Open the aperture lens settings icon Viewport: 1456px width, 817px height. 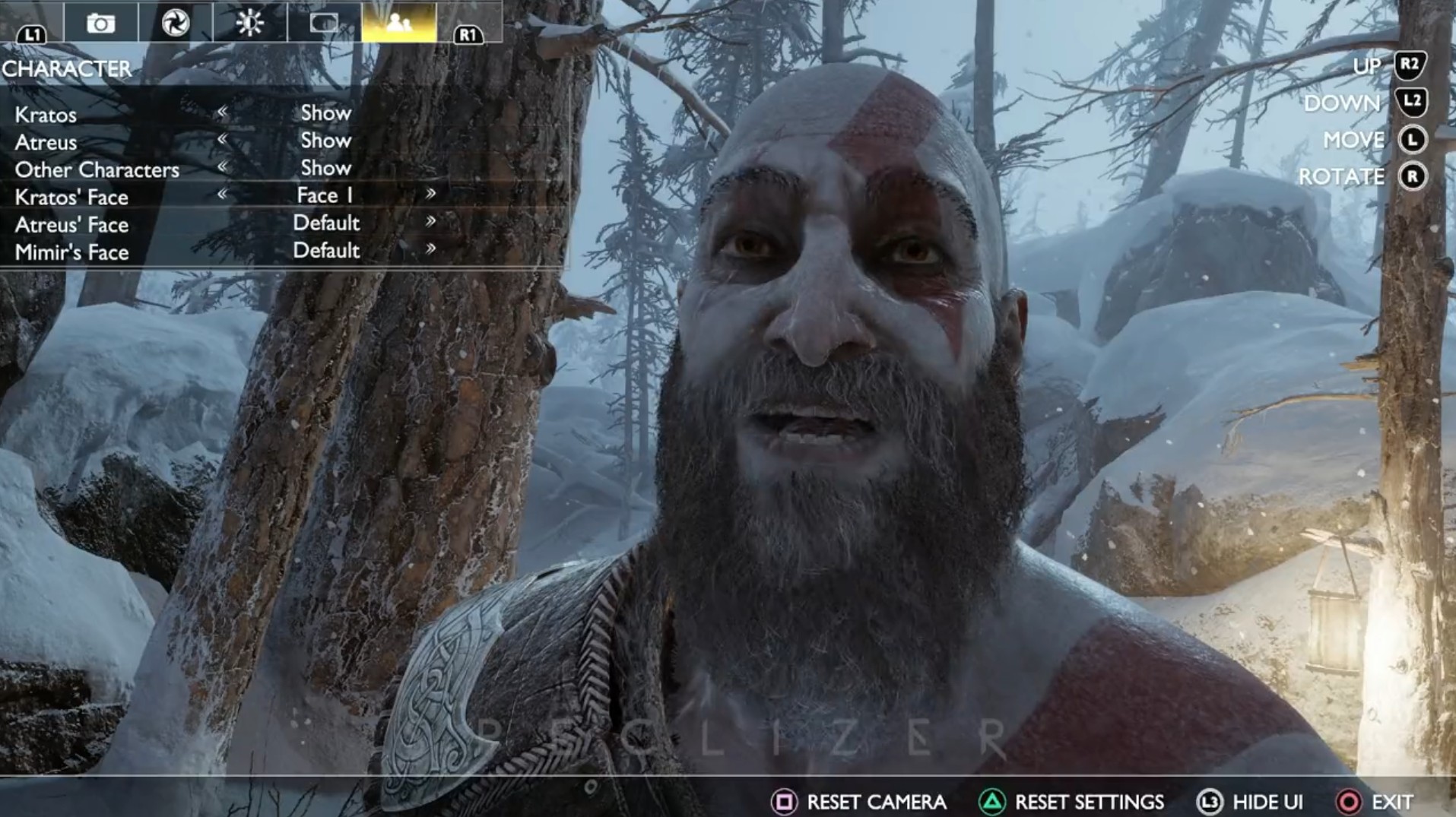[176, 23]
